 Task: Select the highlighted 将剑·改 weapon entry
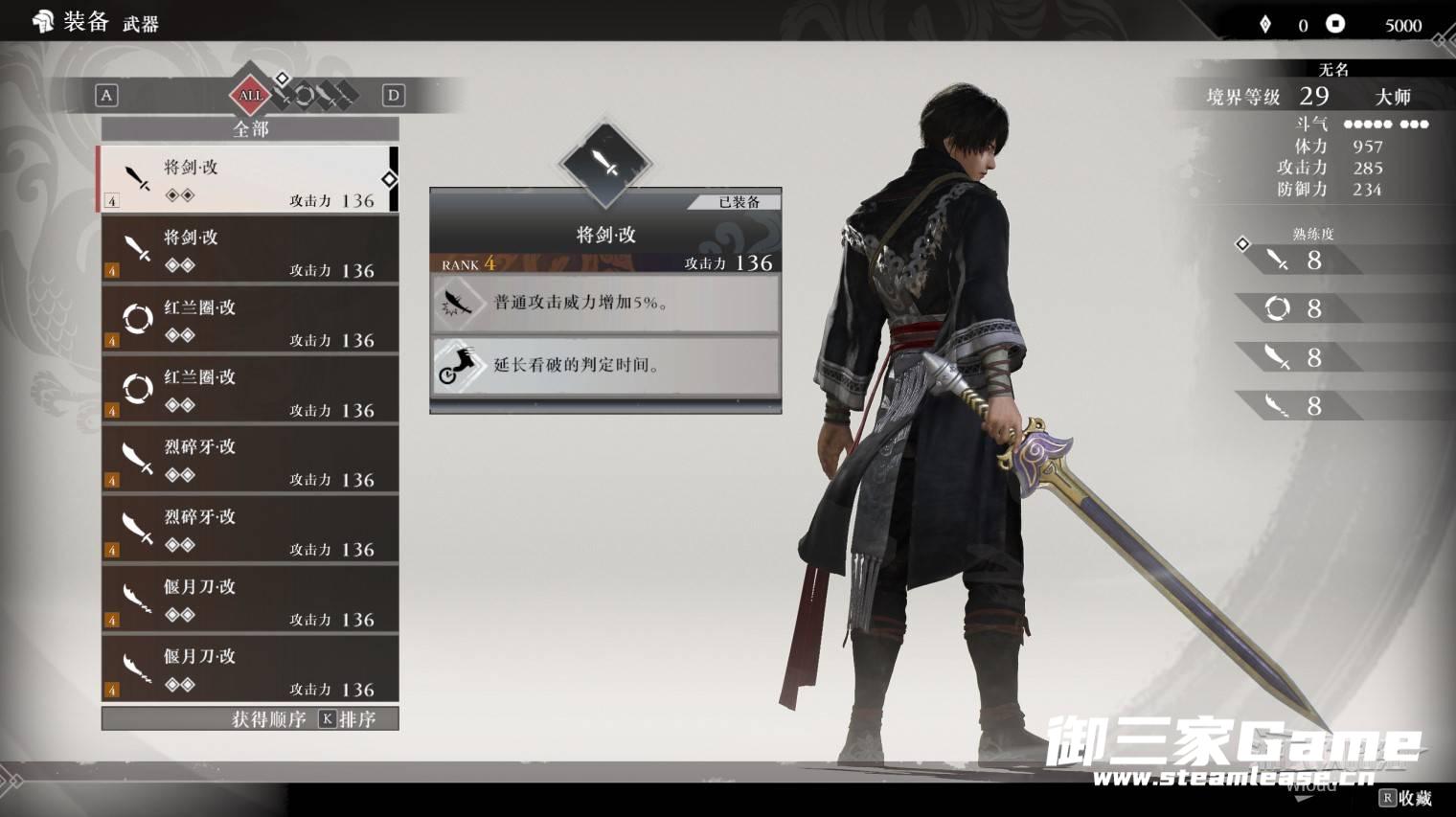point(249,179)
